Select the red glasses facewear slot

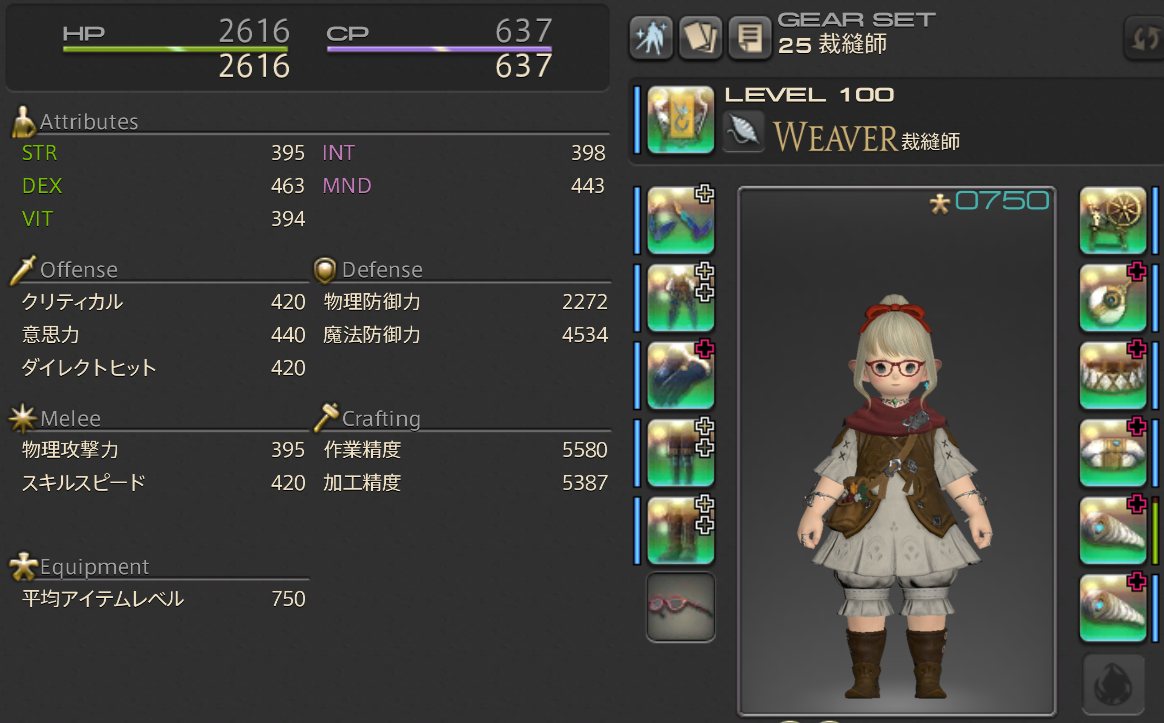(x=680, y=607)
